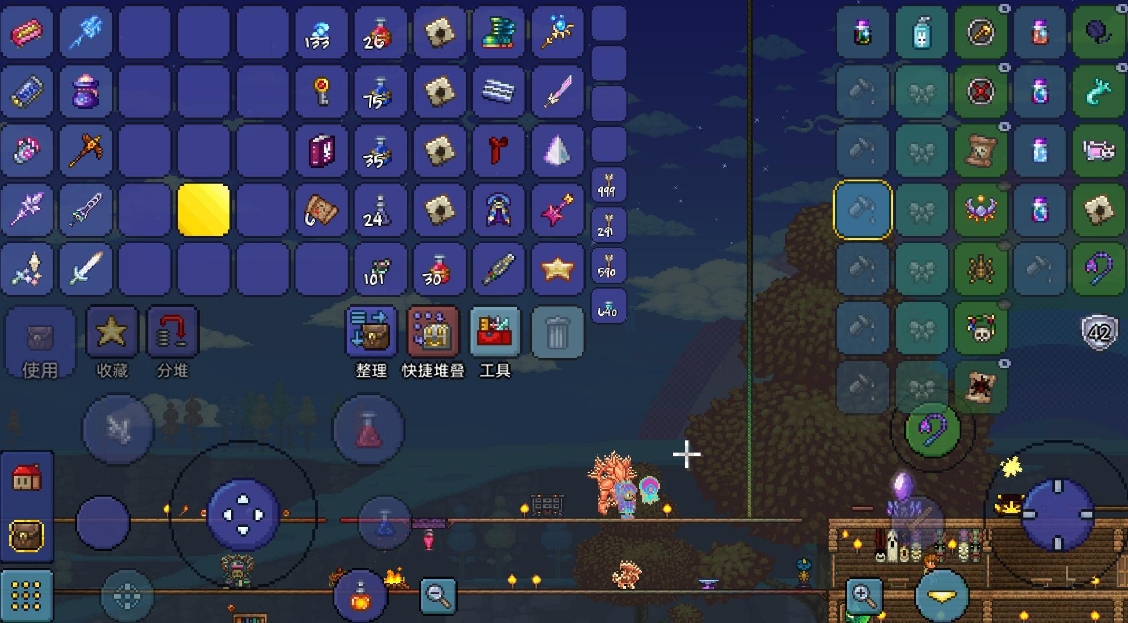Tap the 整理 (sort inventory) button
The width and height of the screenshot is (1128, 623).
[371, 333]
